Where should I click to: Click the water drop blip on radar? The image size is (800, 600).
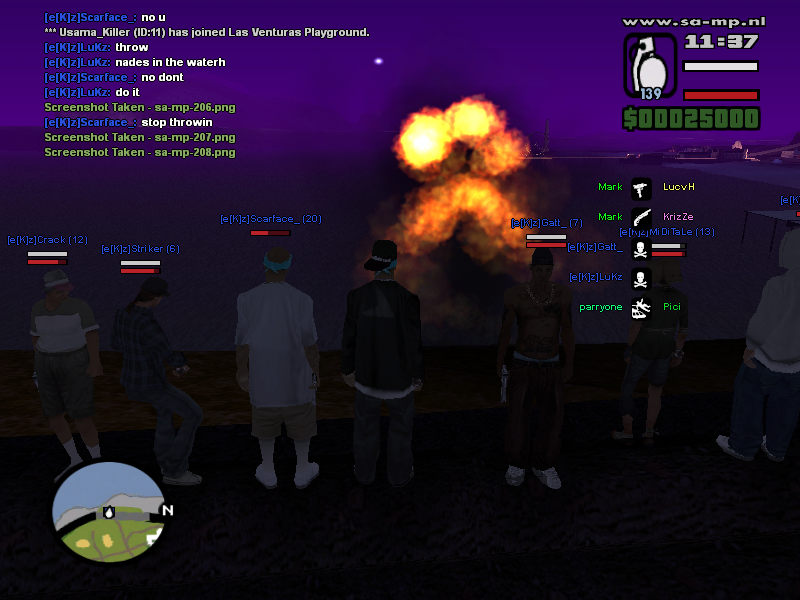[109, 512]
